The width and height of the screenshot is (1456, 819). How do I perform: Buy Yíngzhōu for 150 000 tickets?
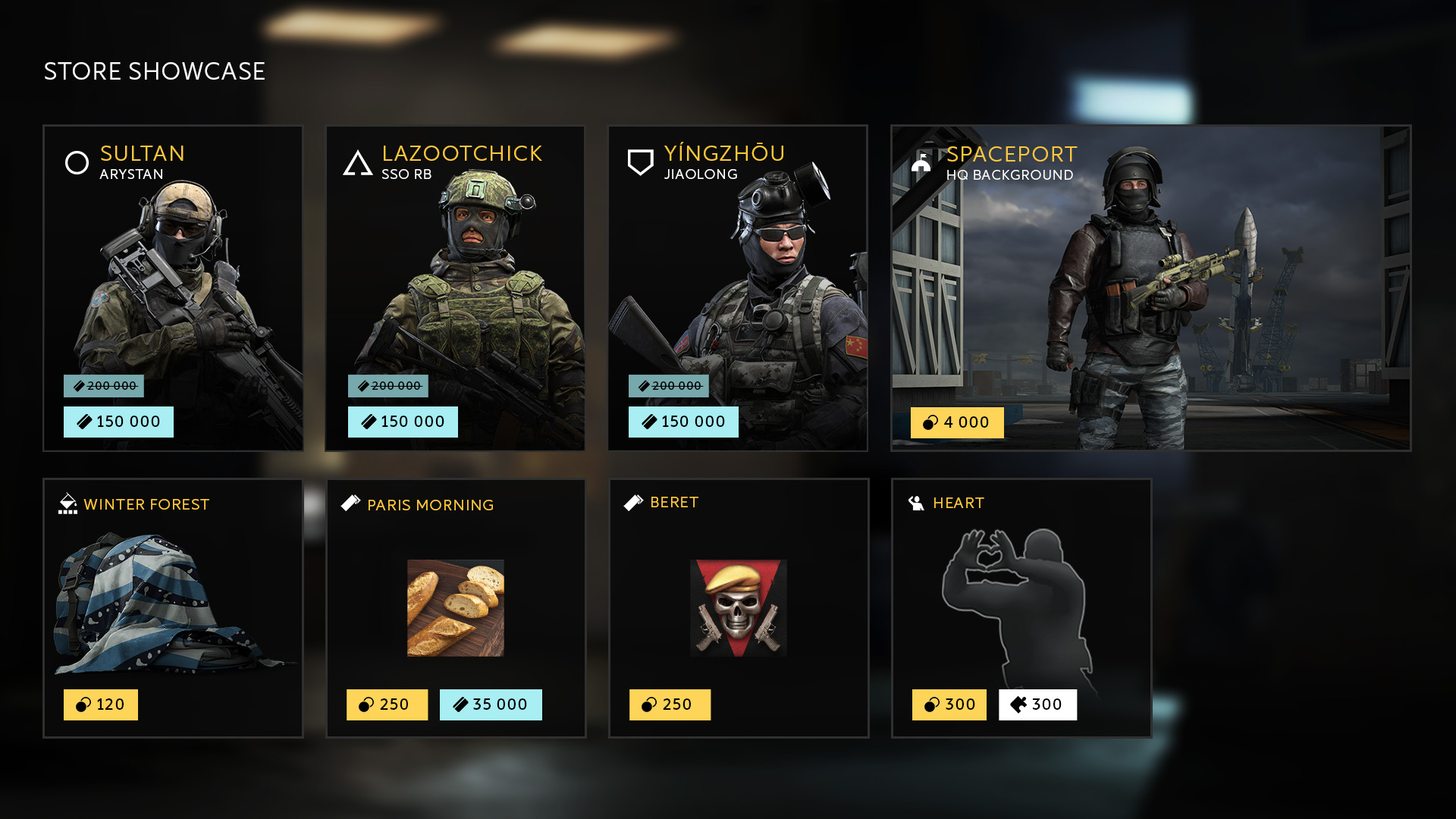point(683,422)
